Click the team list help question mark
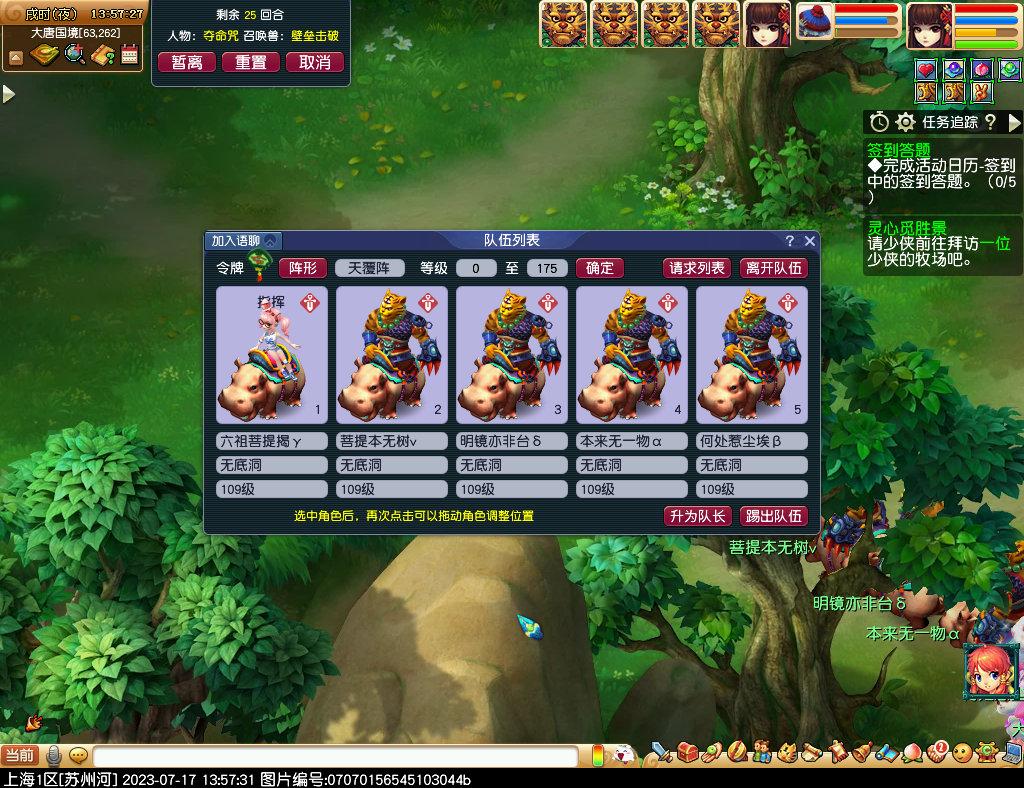Viewport: 1024px width, 788px height. (790, 241)
